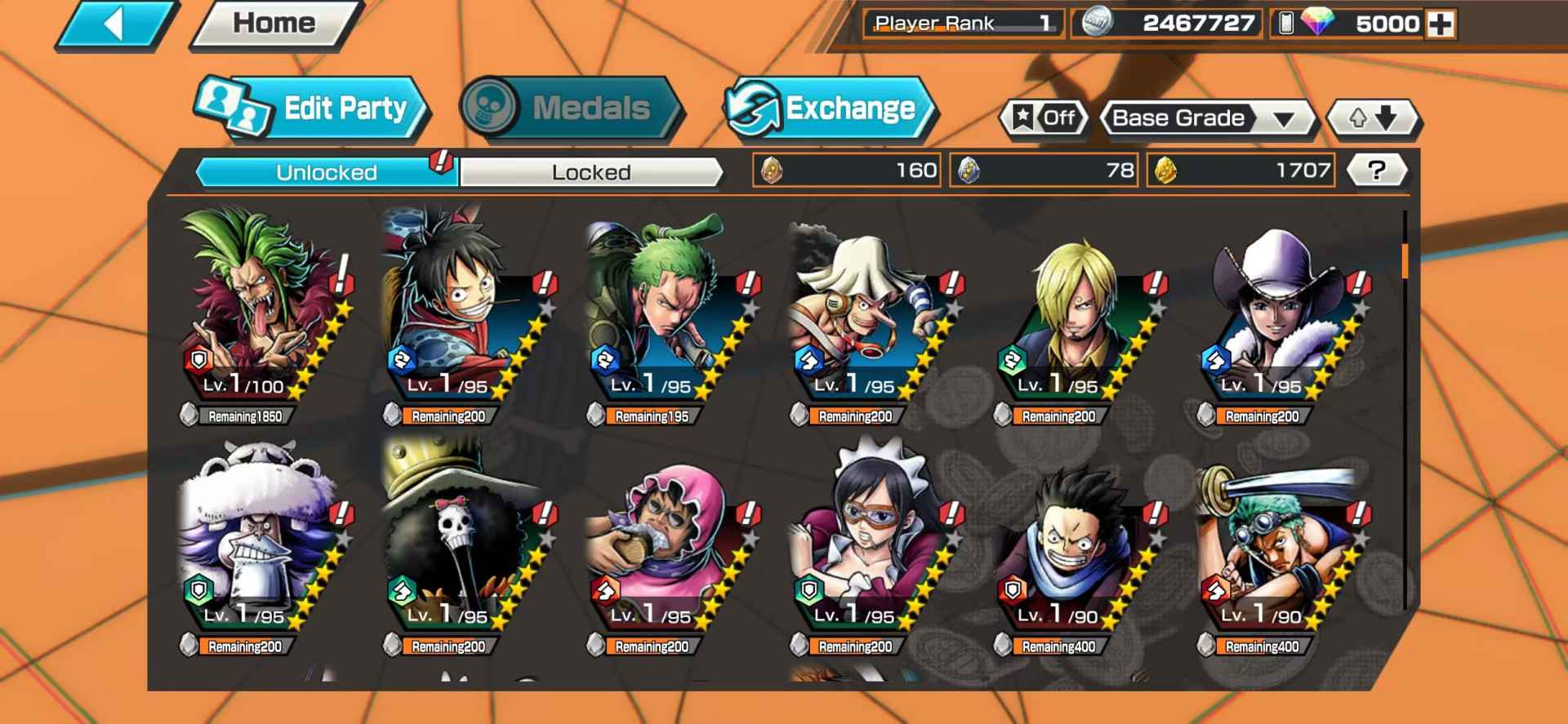Switch to the Locked characters tab

(590, 172)
